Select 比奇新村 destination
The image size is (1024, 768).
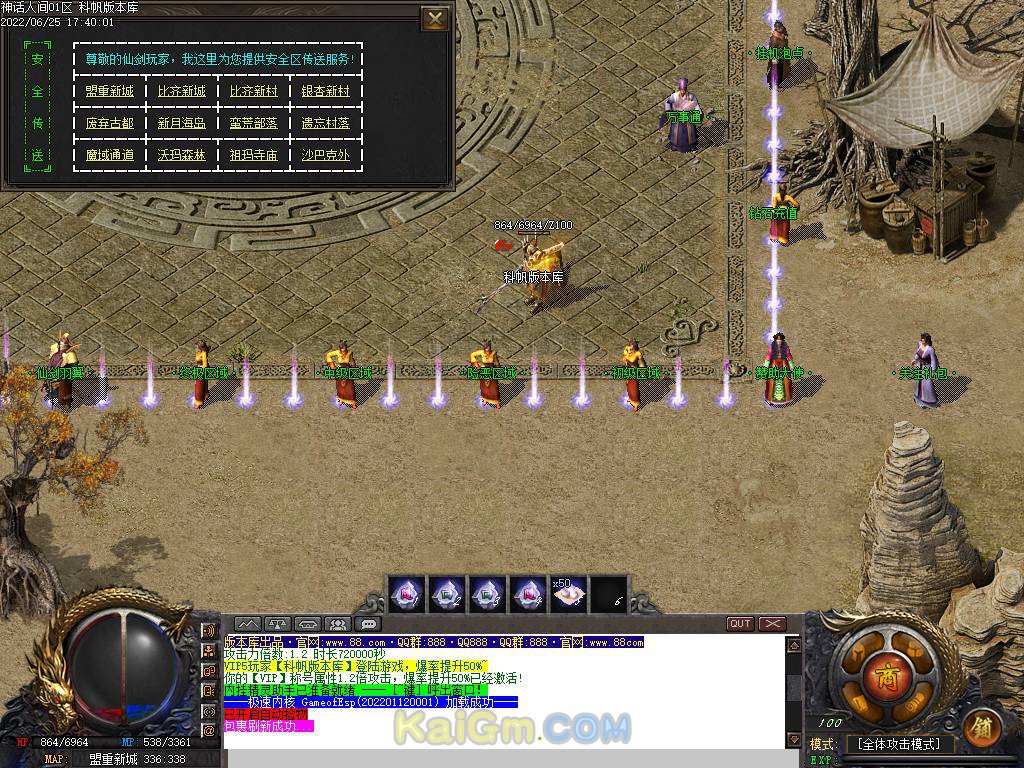[x=253, y=91]
